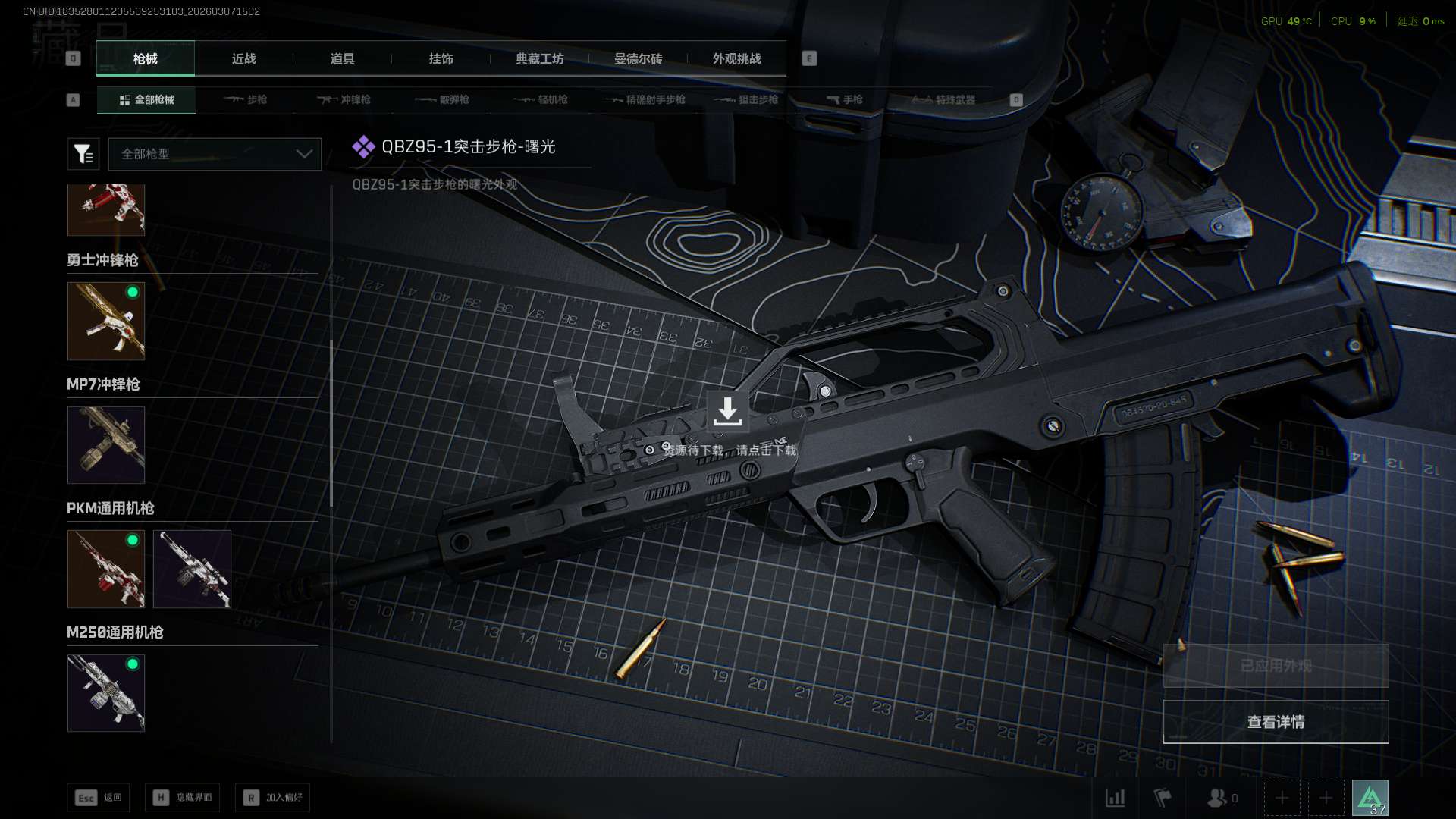This screenshot has width=1456, height=819.
Task: Open the 道具 items tab
Action: click(342, 58)
